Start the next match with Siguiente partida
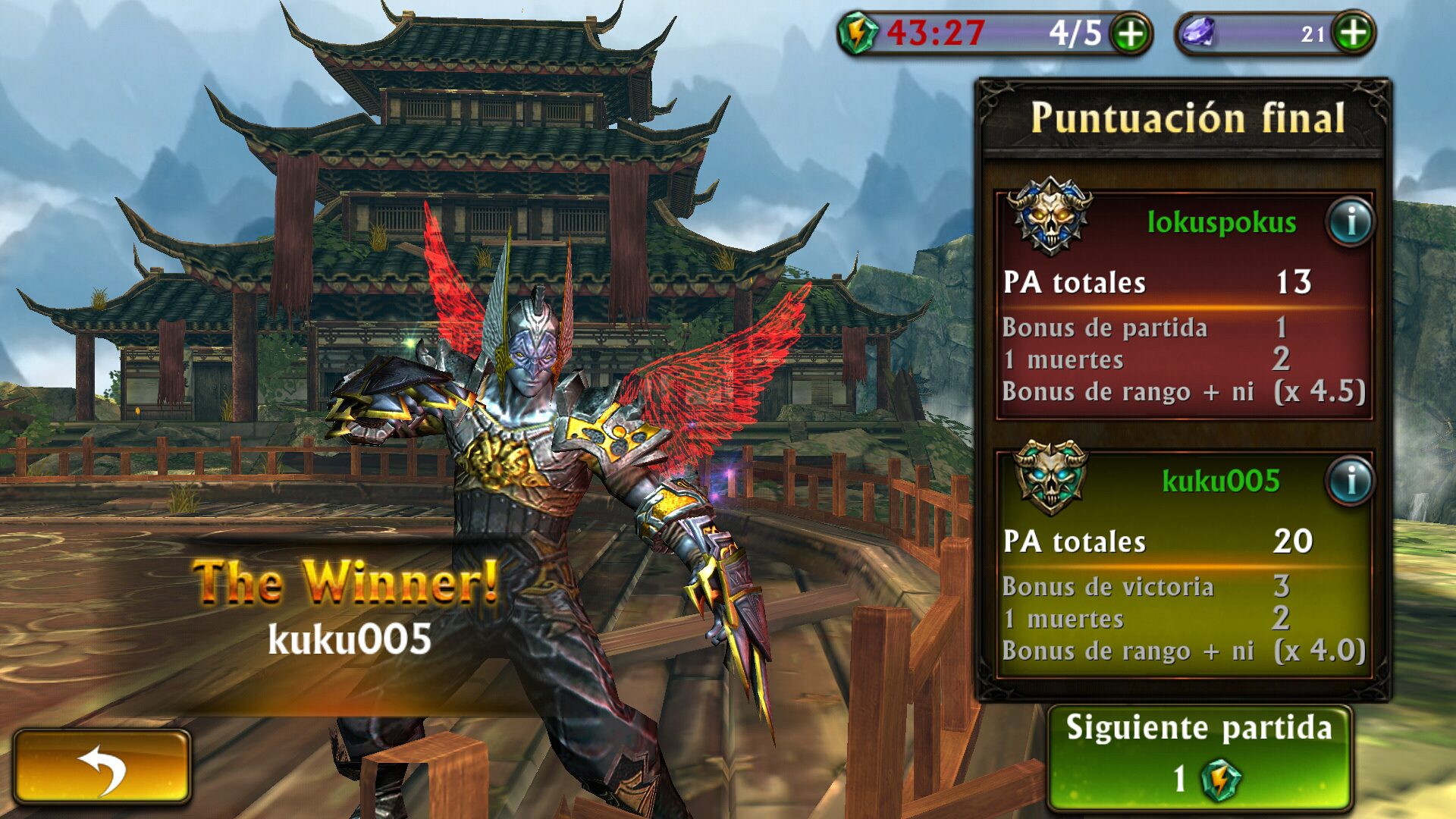 click(1199, 758)
